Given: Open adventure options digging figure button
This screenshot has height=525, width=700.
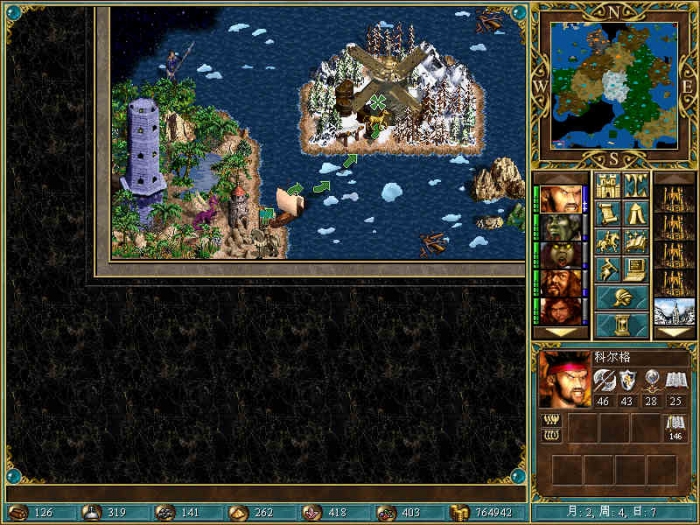Looking at the screenshot, I should click(608, 269).
